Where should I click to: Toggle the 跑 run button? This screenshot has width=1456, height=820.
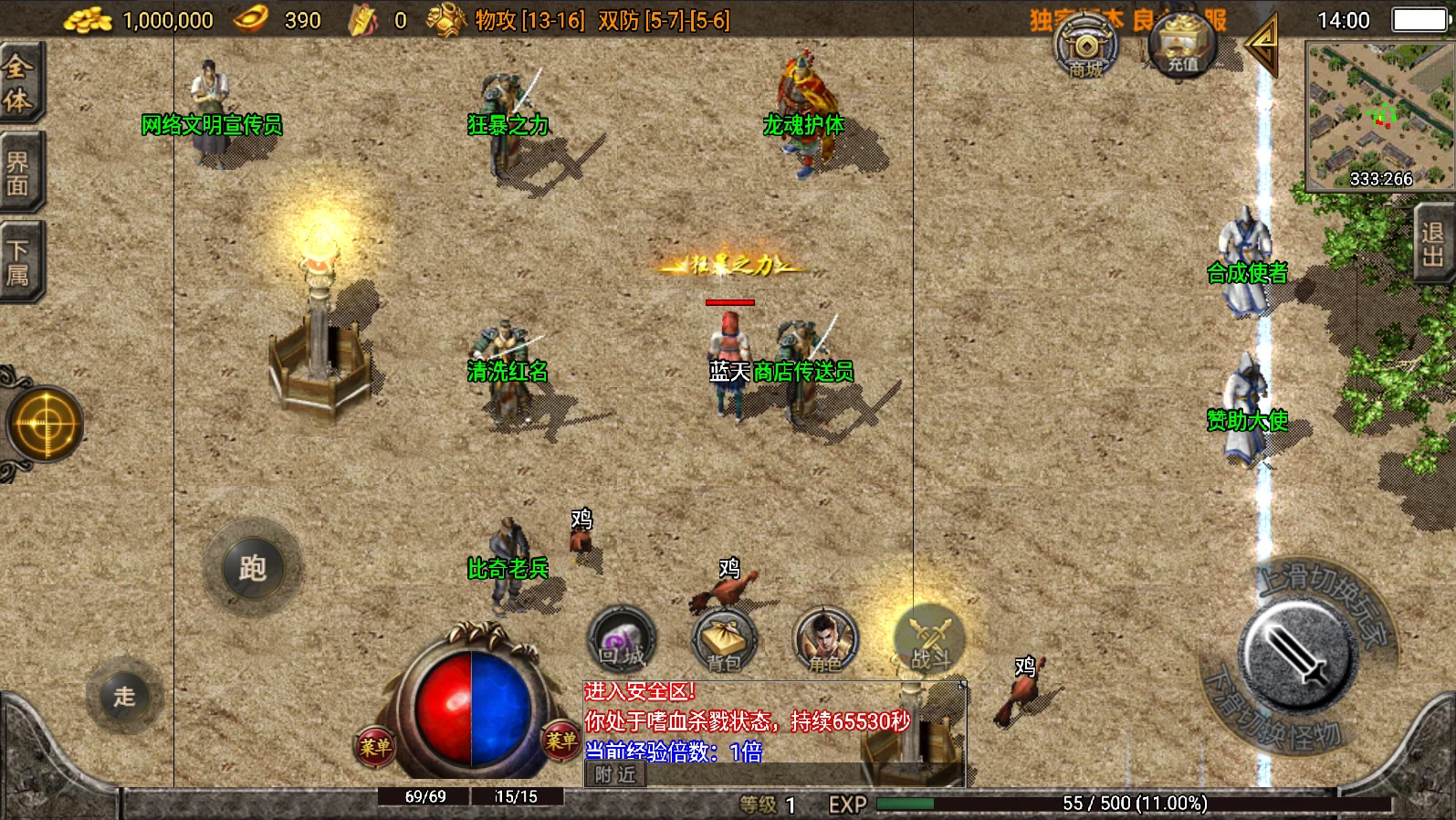tap(252, 568)
